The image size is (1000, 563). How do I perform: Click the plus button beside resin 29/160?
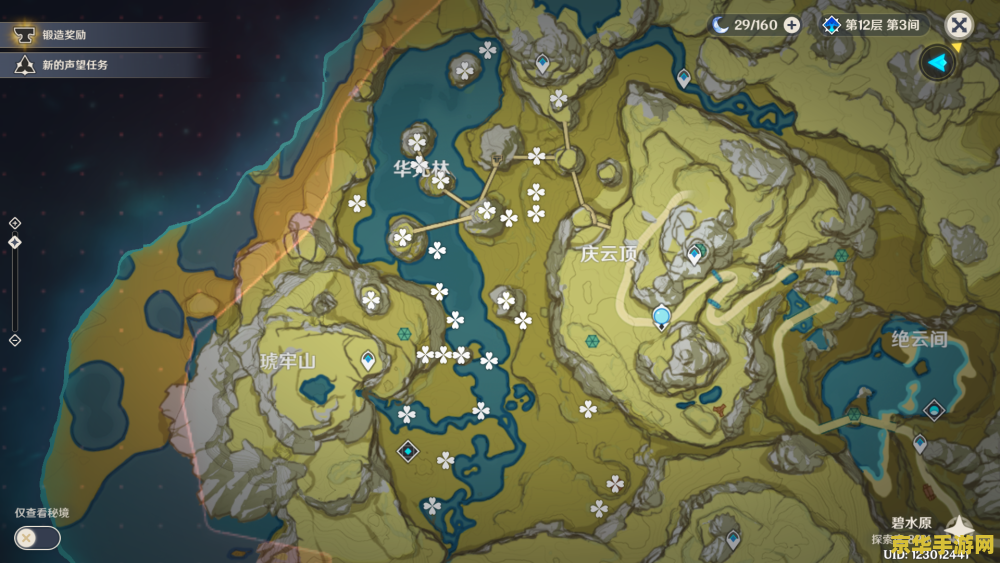(x=792, y=25)
